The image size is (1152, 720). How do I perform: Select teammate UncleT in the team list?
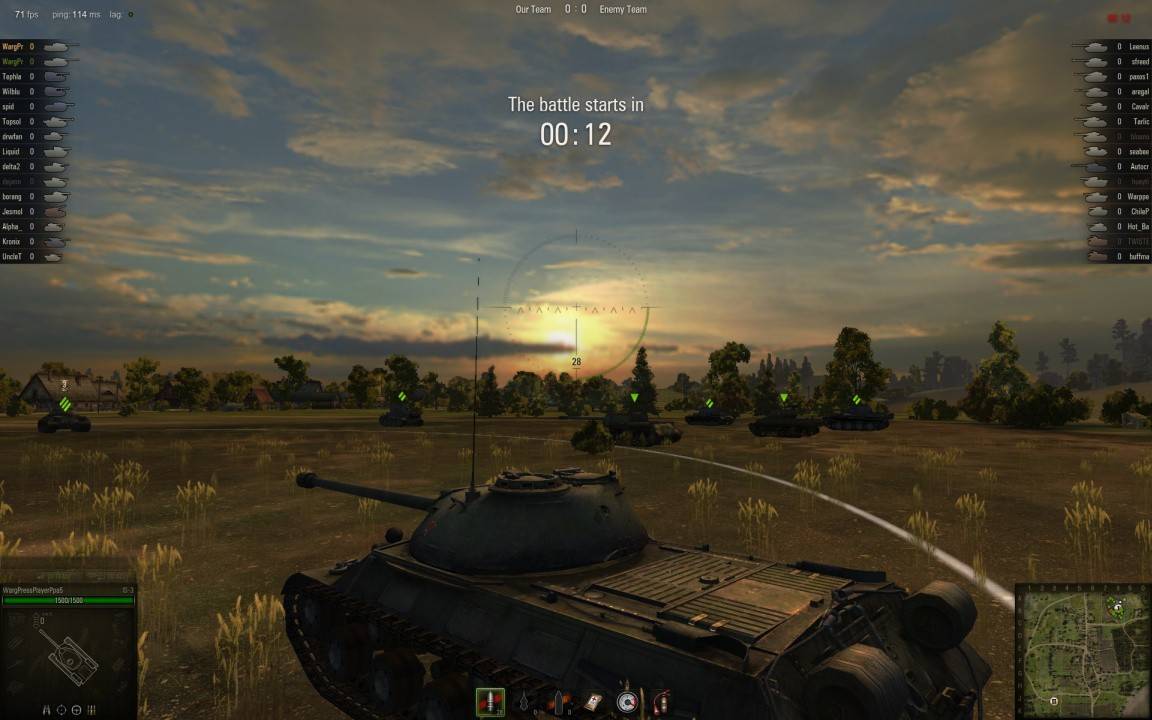pyautogui.click(x=13, y=256)
